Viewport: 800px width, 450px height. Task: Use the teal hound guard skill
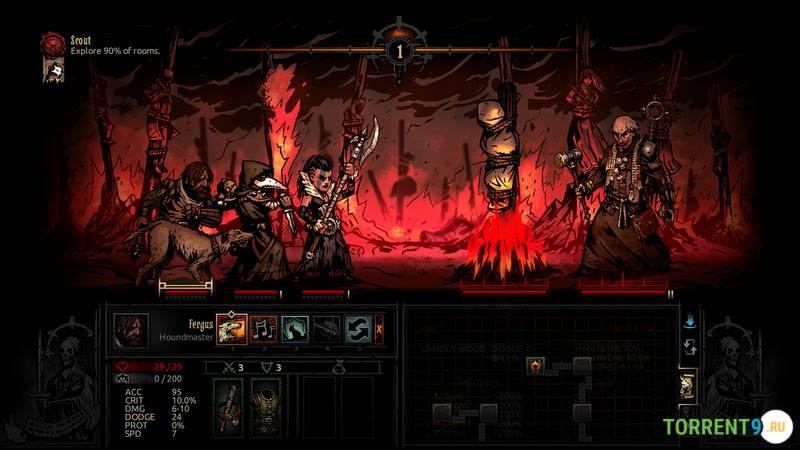(x=294, y=329)
